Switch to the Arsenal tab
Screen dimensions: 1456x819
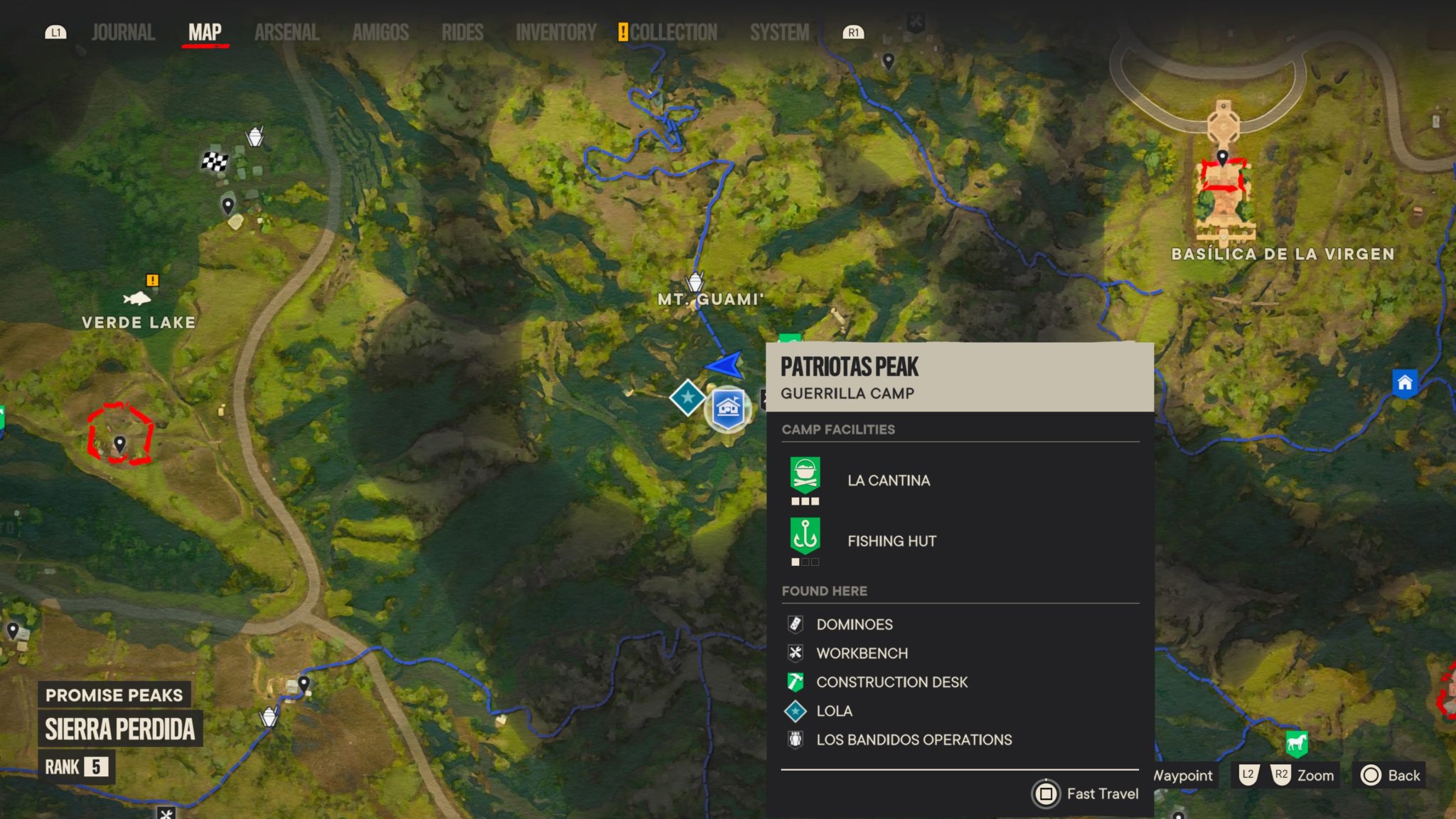287,33
